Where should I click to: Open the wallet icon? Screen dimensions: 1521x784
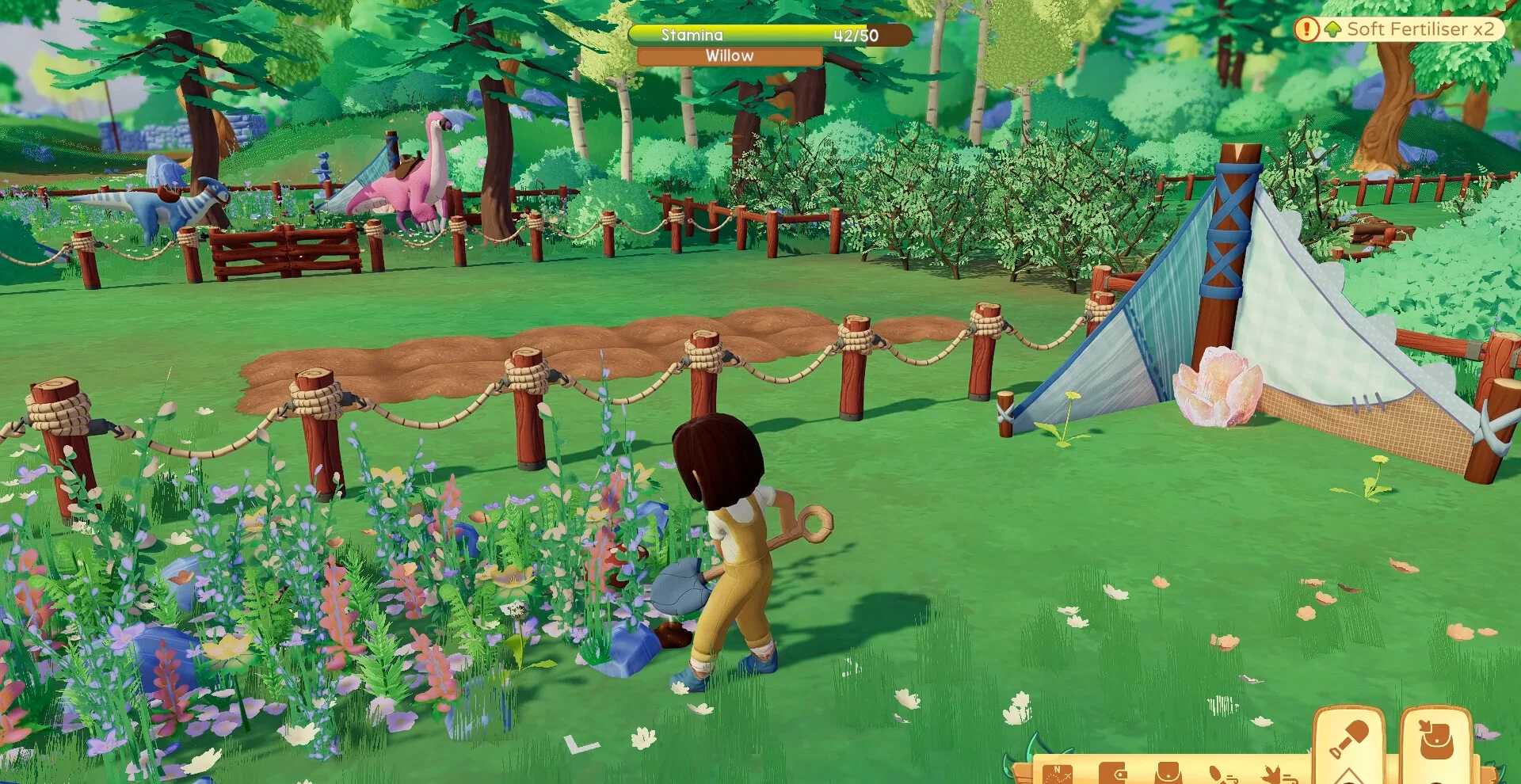1115,774
